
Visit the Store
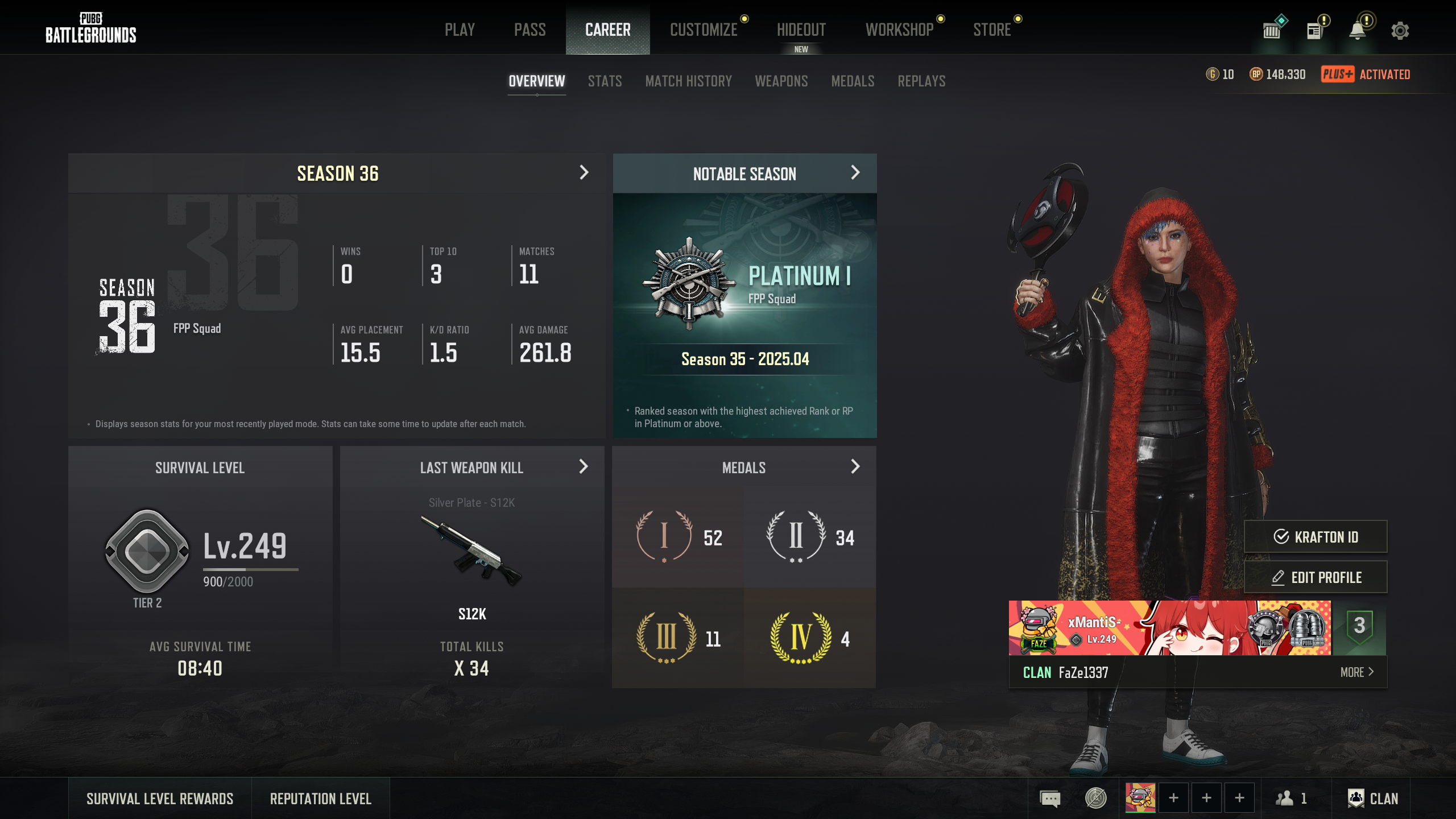click(992, 30)
